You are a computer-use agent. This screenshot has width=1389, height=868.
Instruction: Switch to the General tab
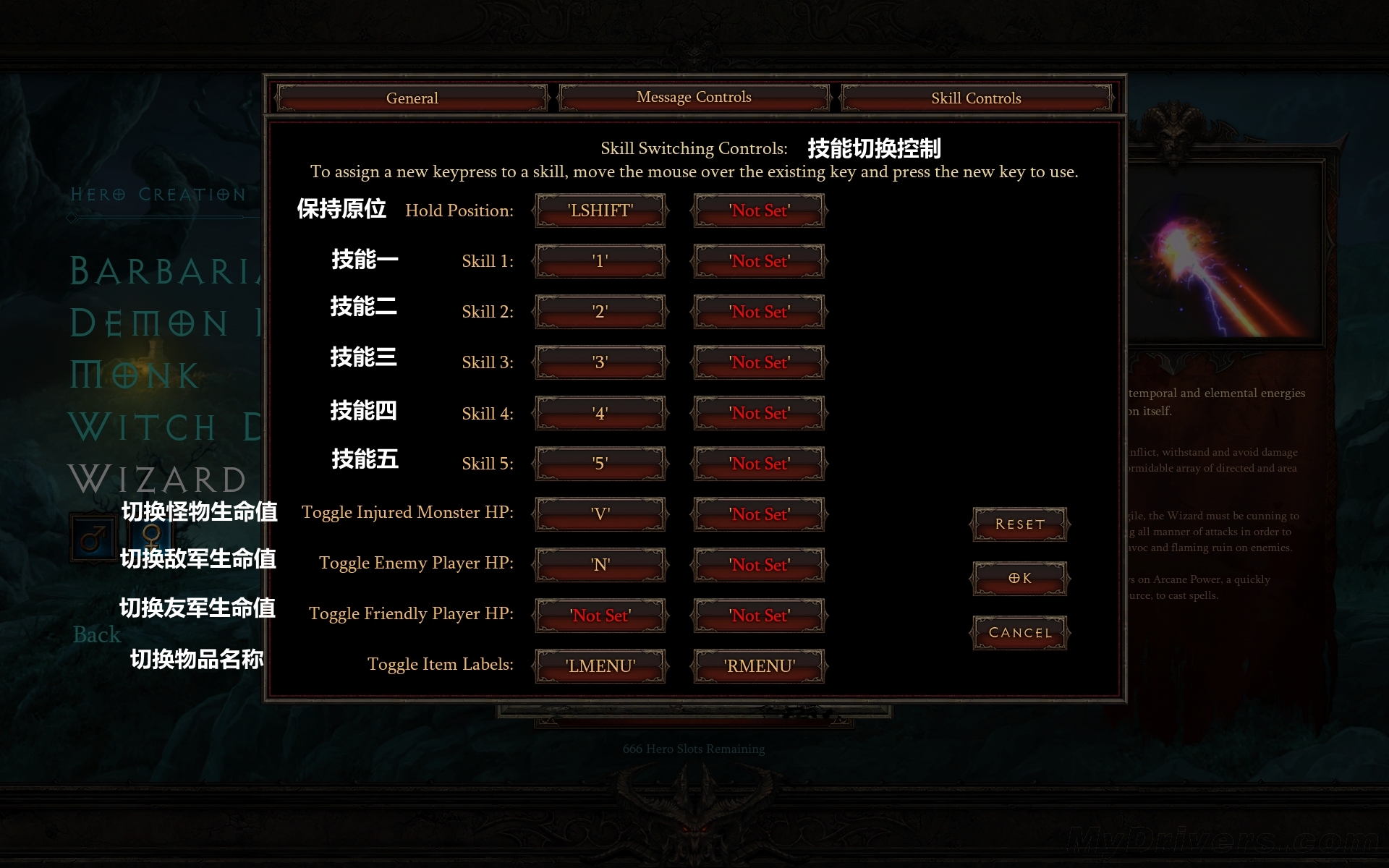(412, 98)
